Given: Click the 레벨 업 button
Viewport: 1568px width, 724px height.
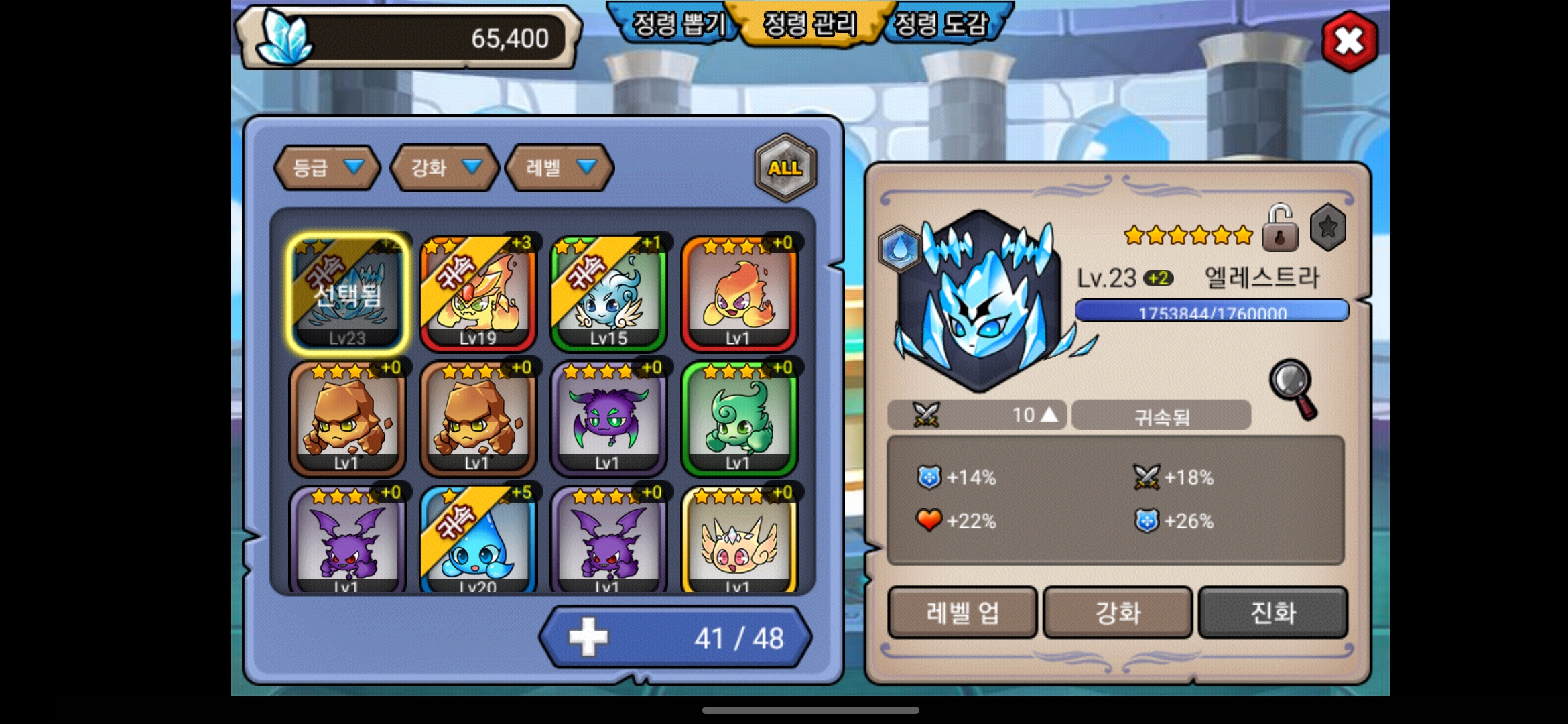Looking at the screenshot, I should [962, 613].
